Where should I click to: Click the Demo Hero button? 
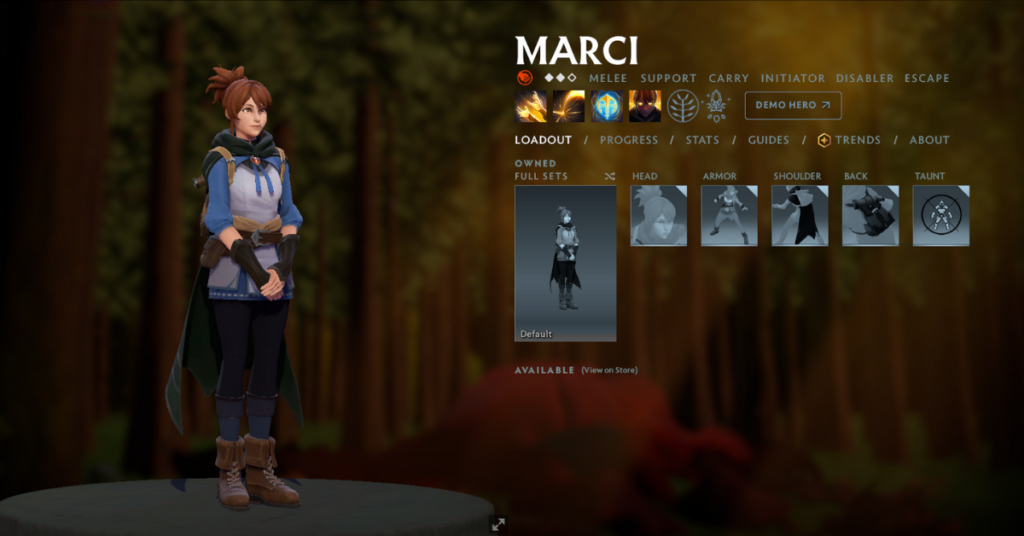(792, 105)
